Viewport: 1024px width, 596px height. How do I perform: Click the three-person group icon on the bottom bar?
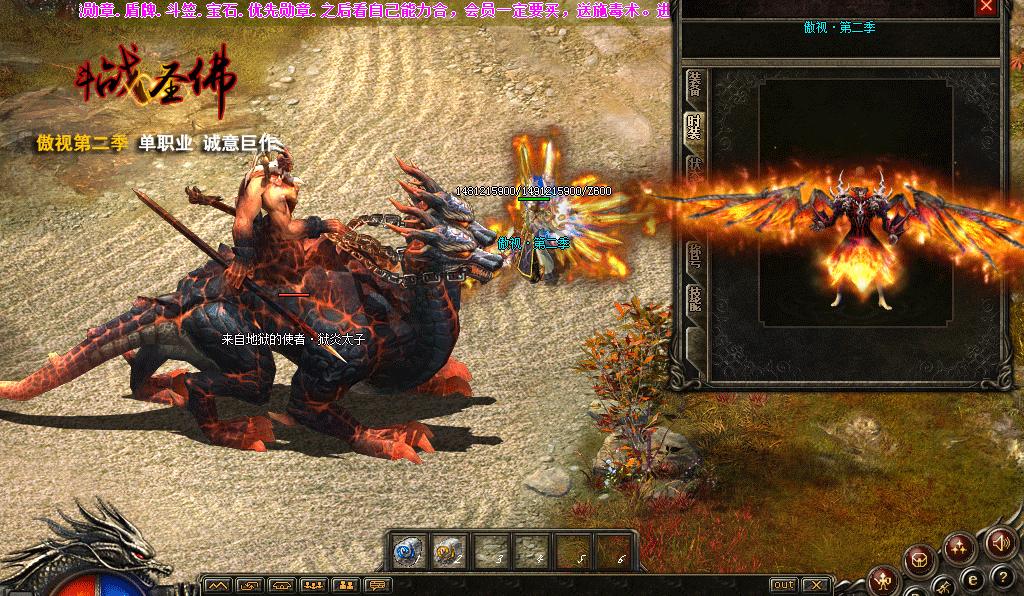(x=313, y=585)
